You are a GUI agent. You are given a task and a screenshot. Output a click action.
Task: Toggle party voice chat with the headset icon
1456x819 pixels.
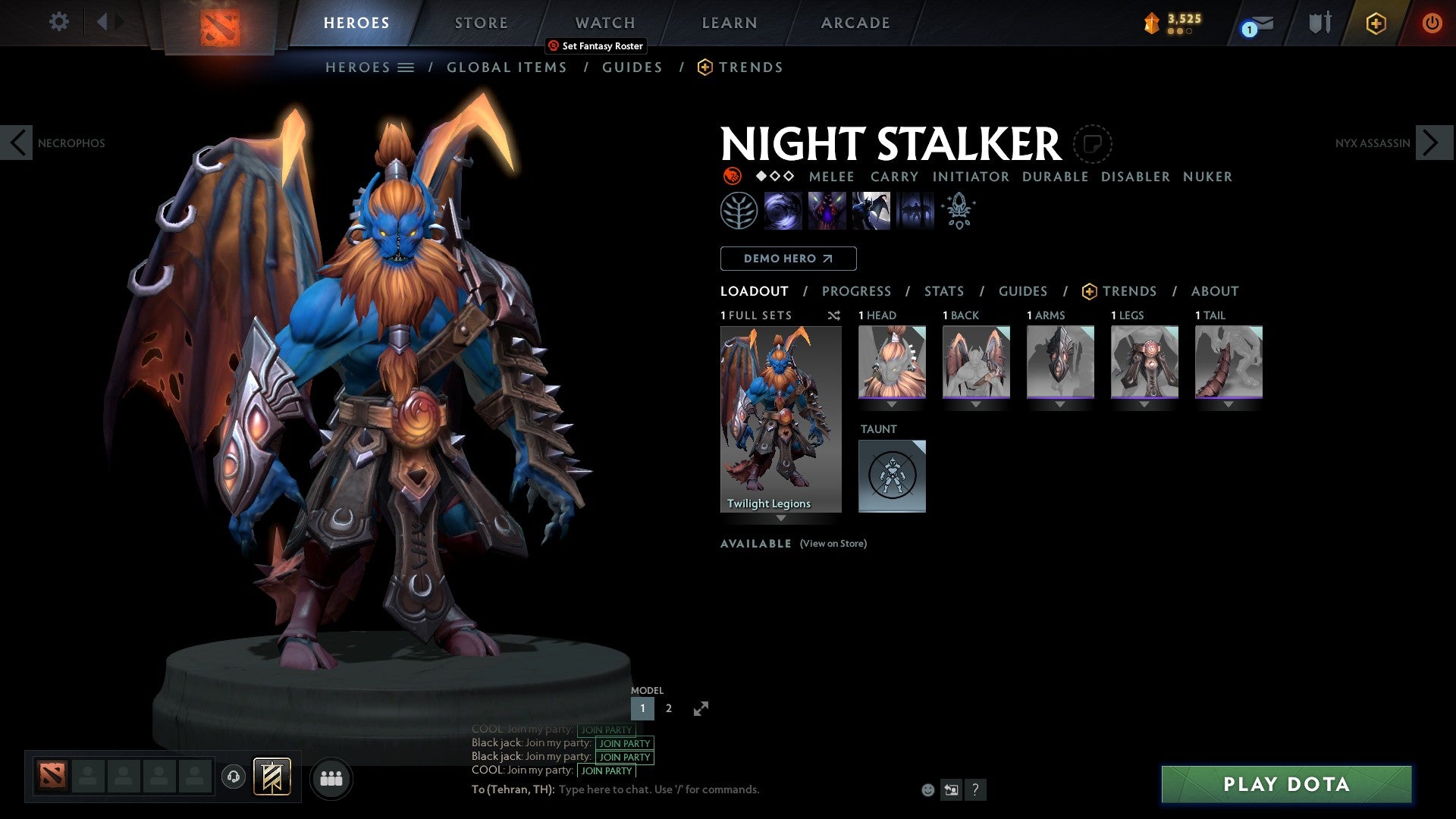click(x=233, y=778)
